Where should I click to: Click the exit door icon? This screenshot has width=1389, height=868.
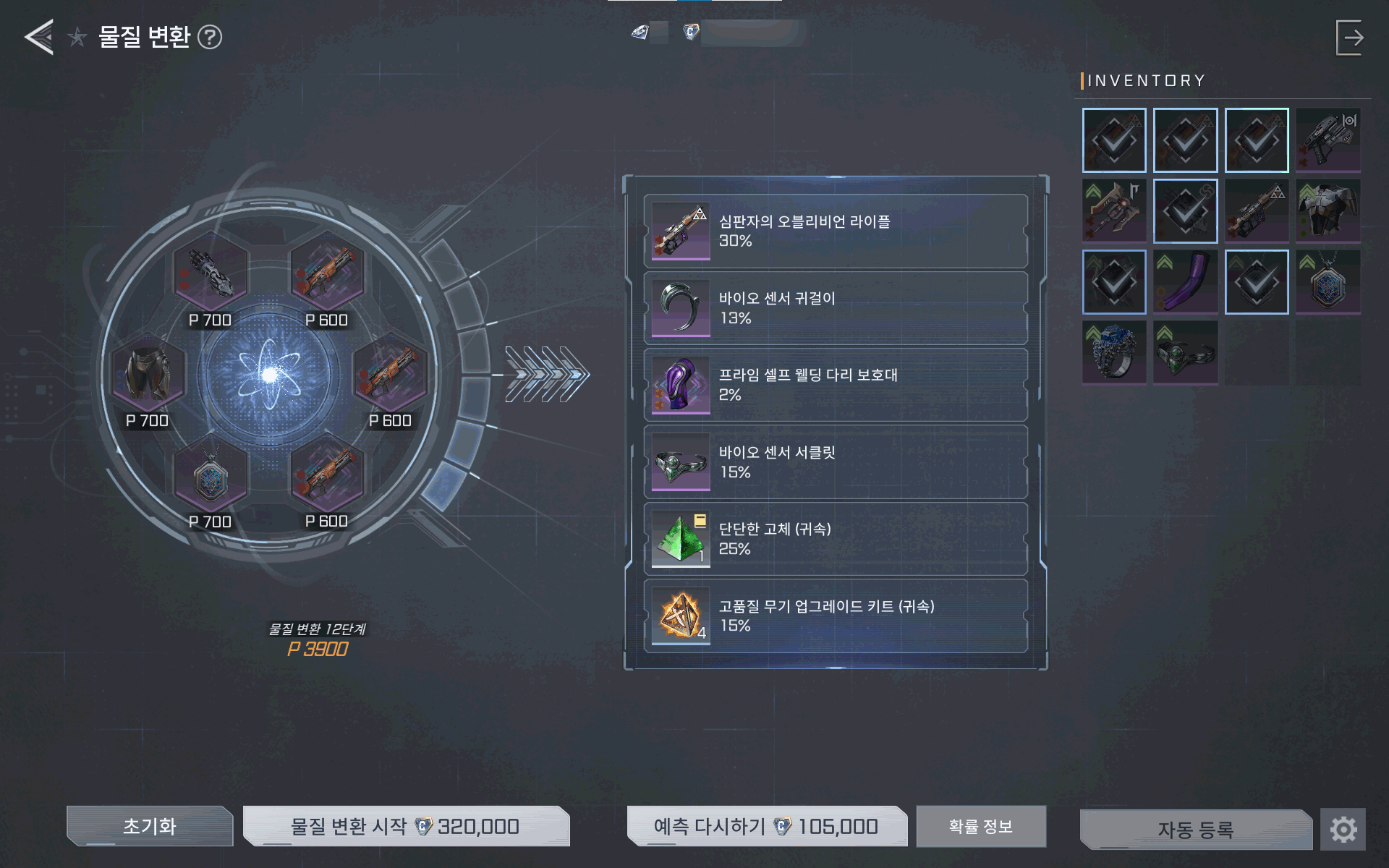[x=1349, y=38]
